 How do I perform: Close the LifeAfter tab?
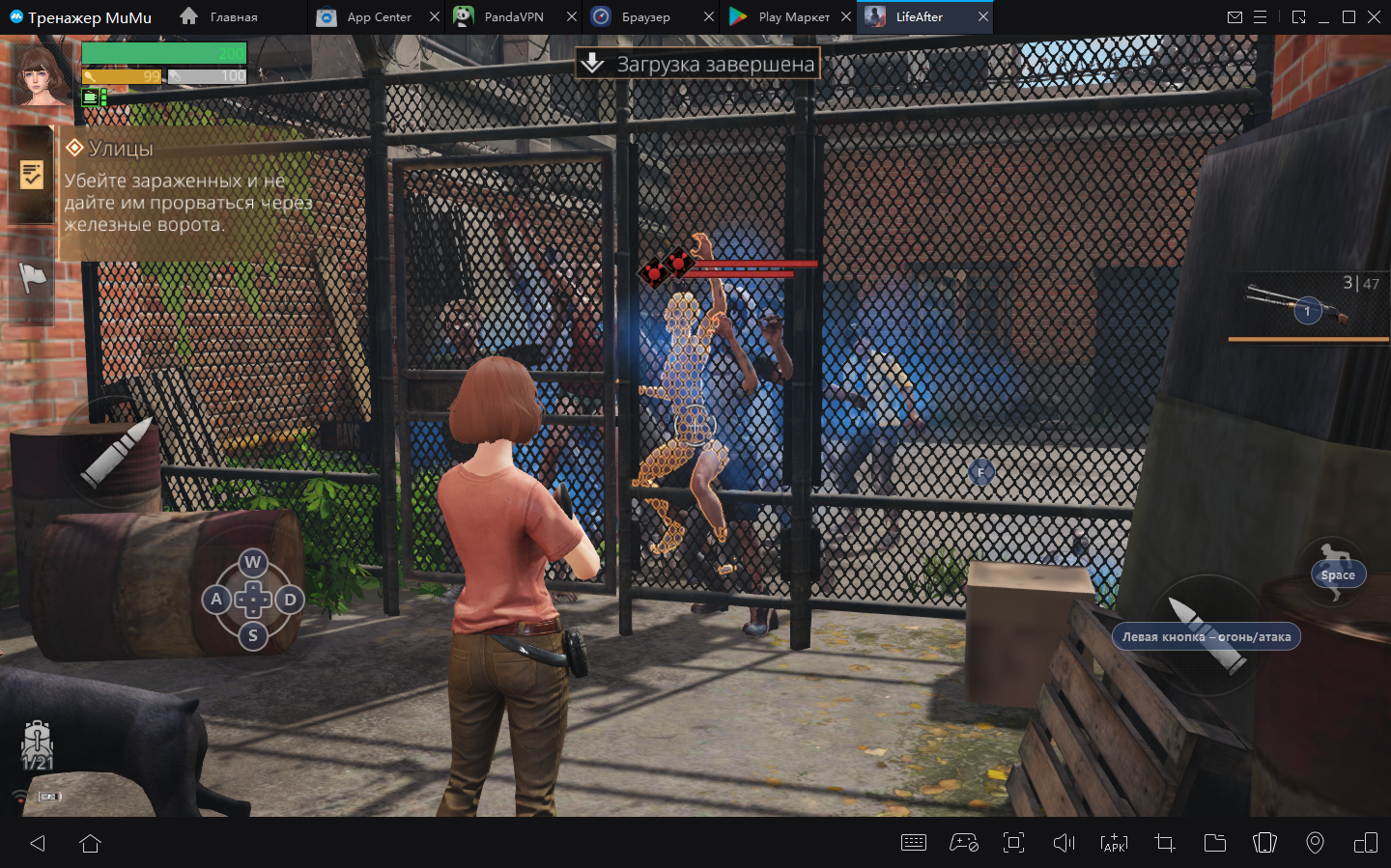983,17
